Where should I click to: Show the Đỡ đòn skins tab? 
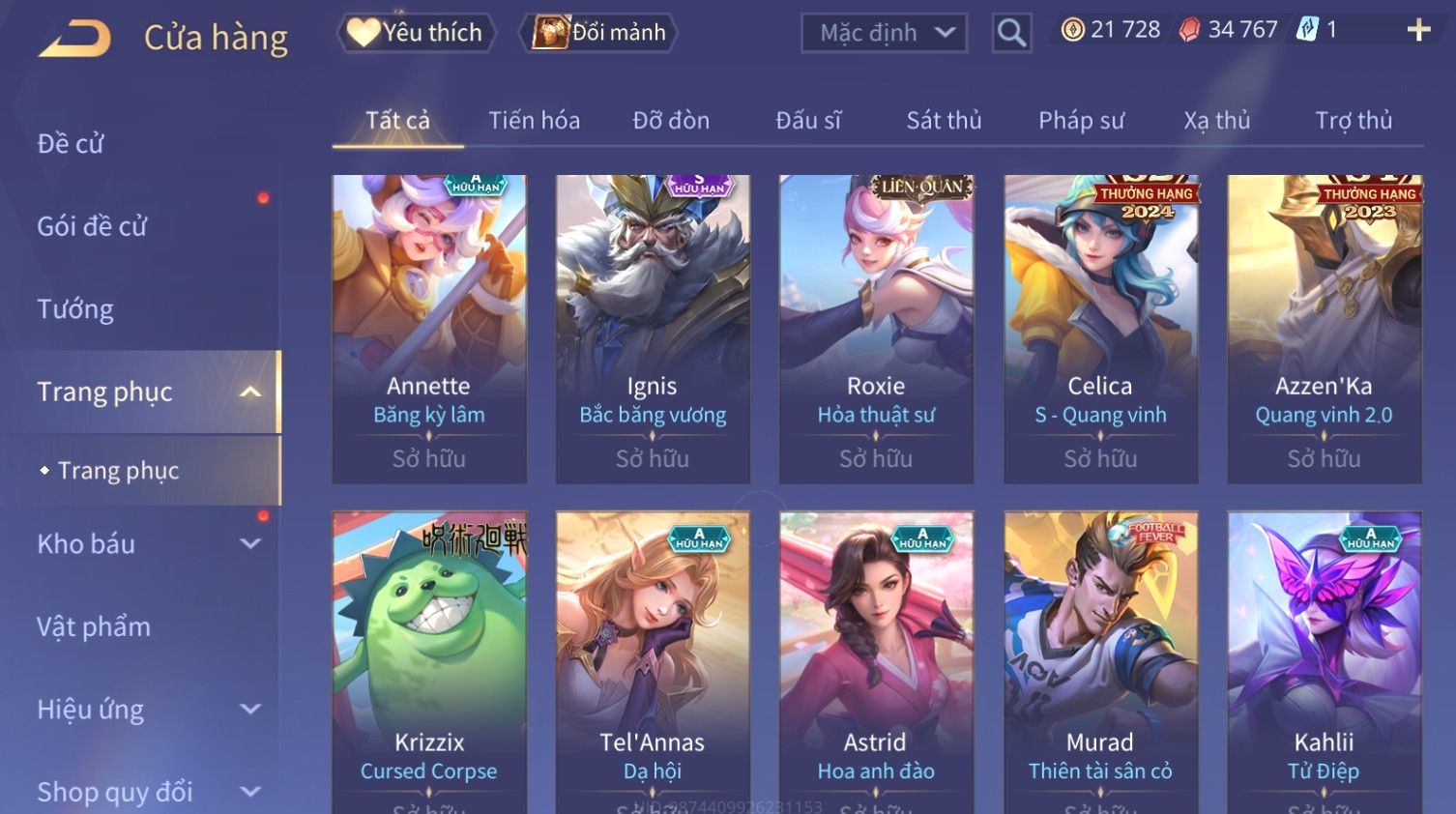tap(671, 121)
